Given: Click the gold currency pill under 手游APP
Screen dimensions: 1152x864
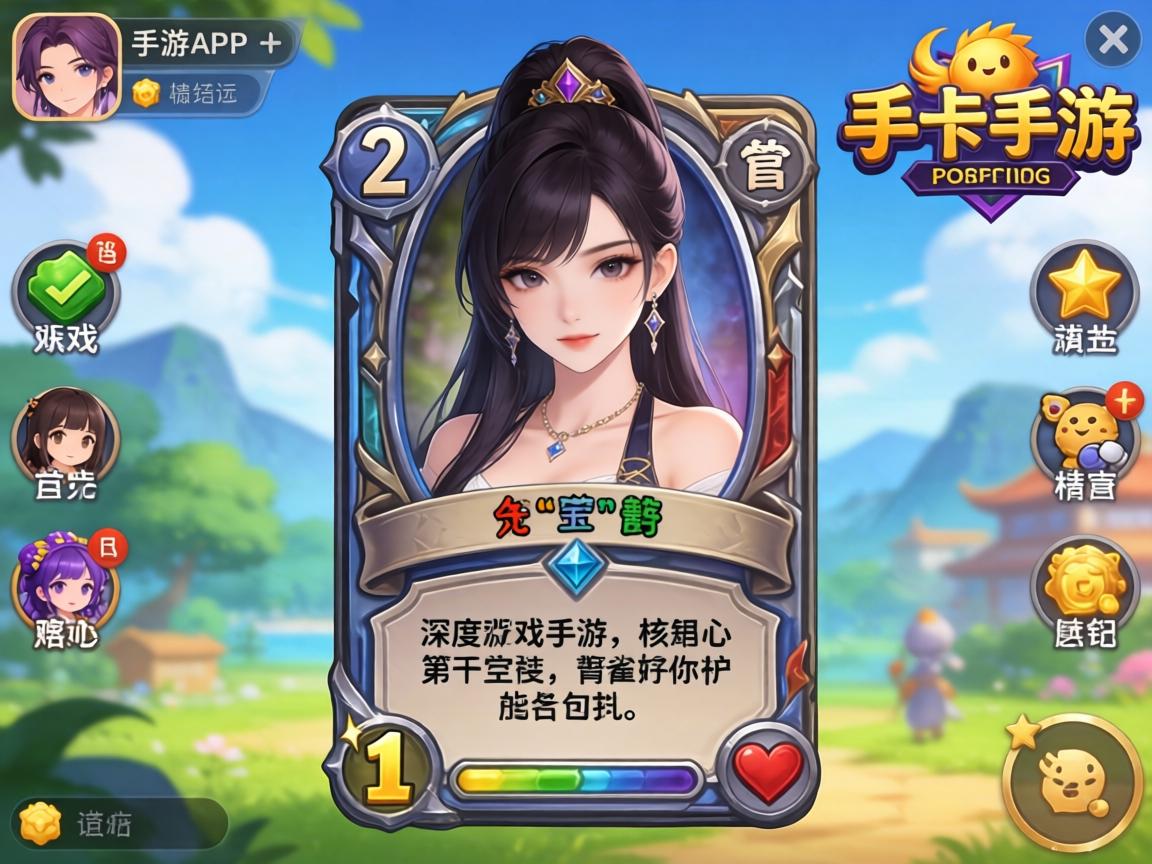Looking at the screenshot, I should point(196,94).
